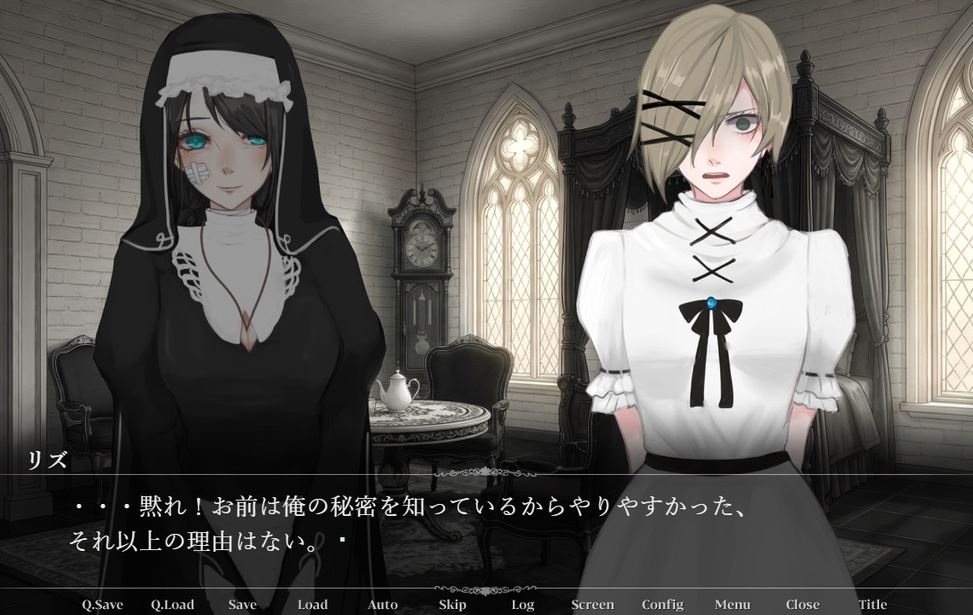Return to the Title screen
The height and width of the screenshot is (615, 973).
(872, 604)
